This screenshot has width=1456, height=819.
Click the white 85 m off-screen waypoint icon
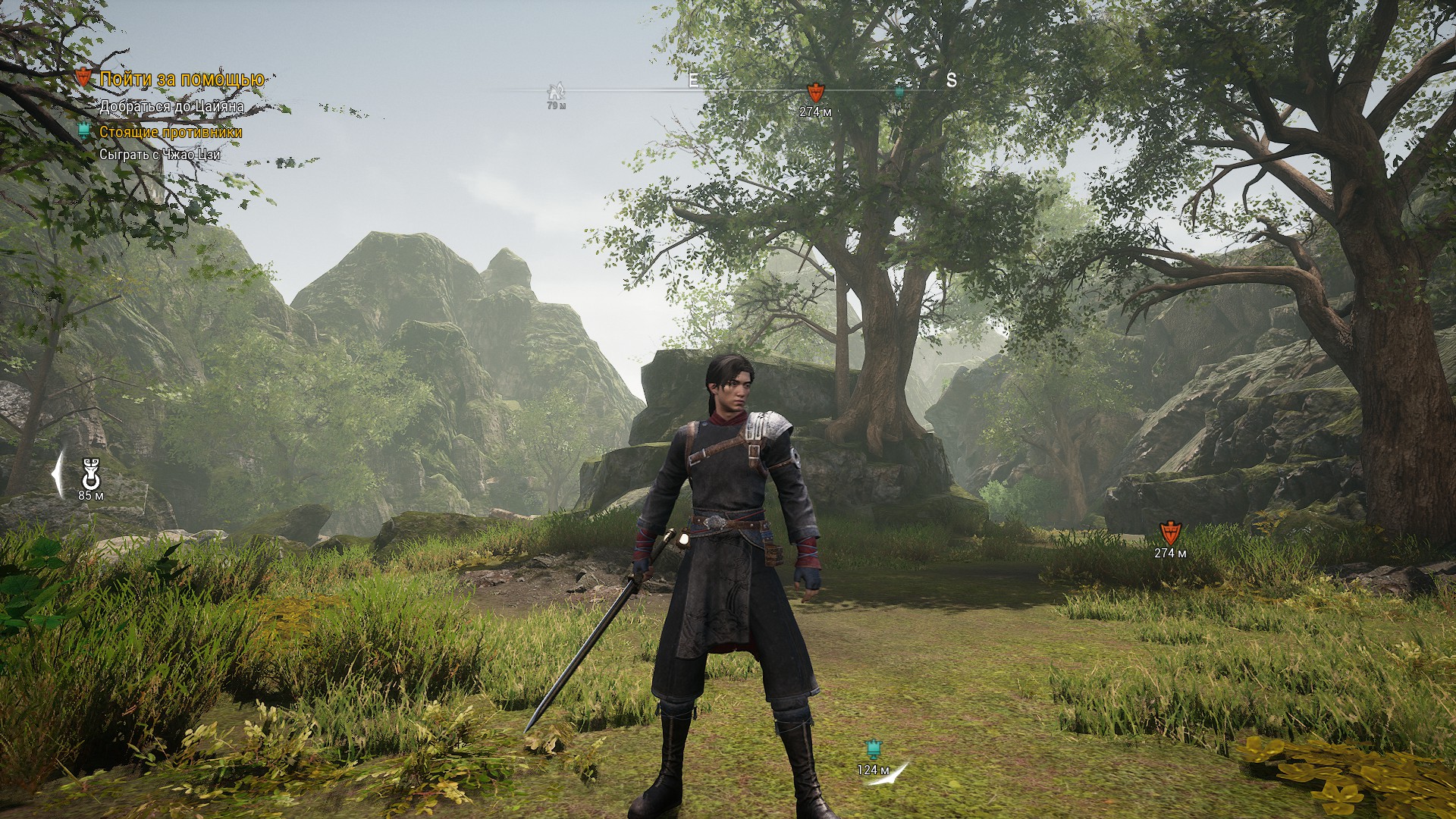pyautogui.click(x=91, y=475)
